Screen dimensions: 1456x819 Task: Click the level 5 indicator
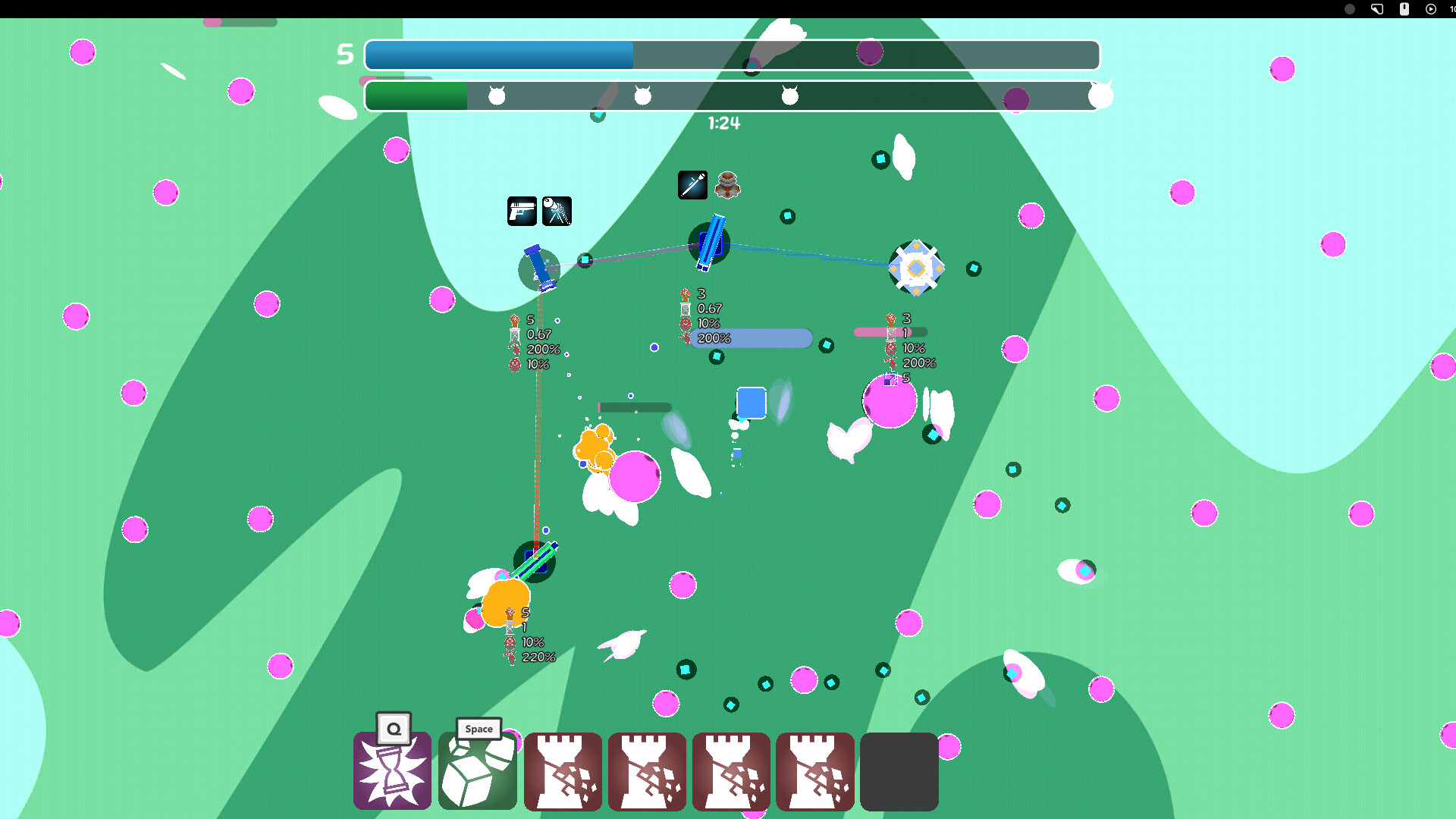click(346, 53)
